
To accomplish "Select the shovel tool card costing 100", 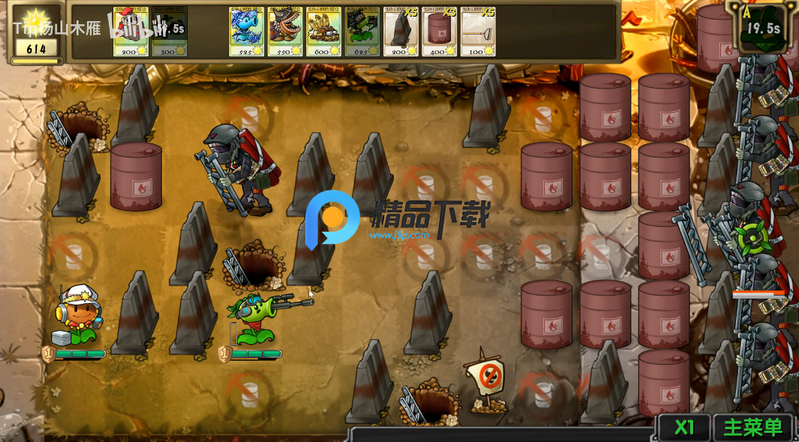I will pyautogui.click(x=479, y=31).
